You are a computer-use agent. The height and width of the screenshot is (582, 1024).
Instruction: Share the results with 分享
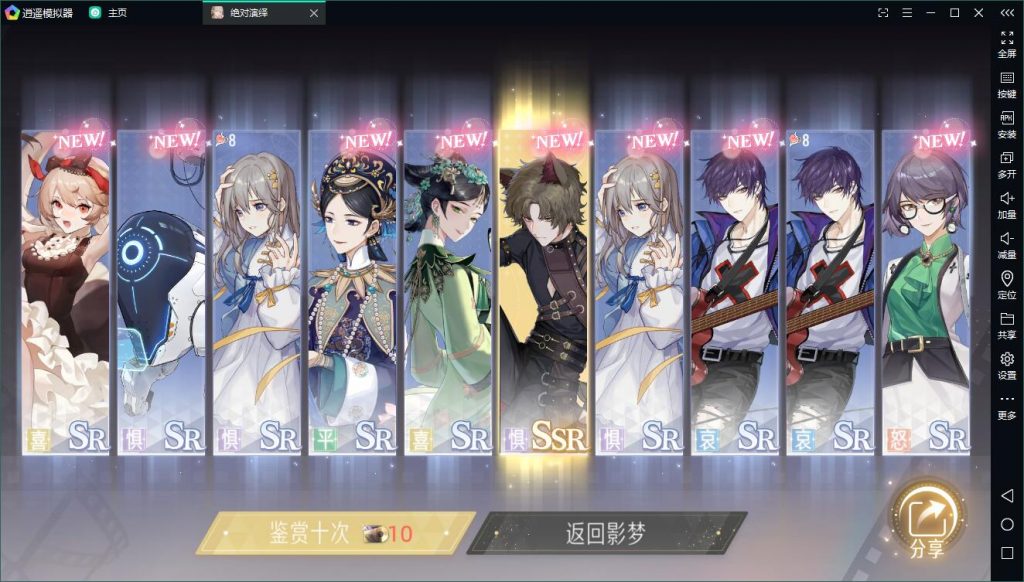(x=926, y=522)
